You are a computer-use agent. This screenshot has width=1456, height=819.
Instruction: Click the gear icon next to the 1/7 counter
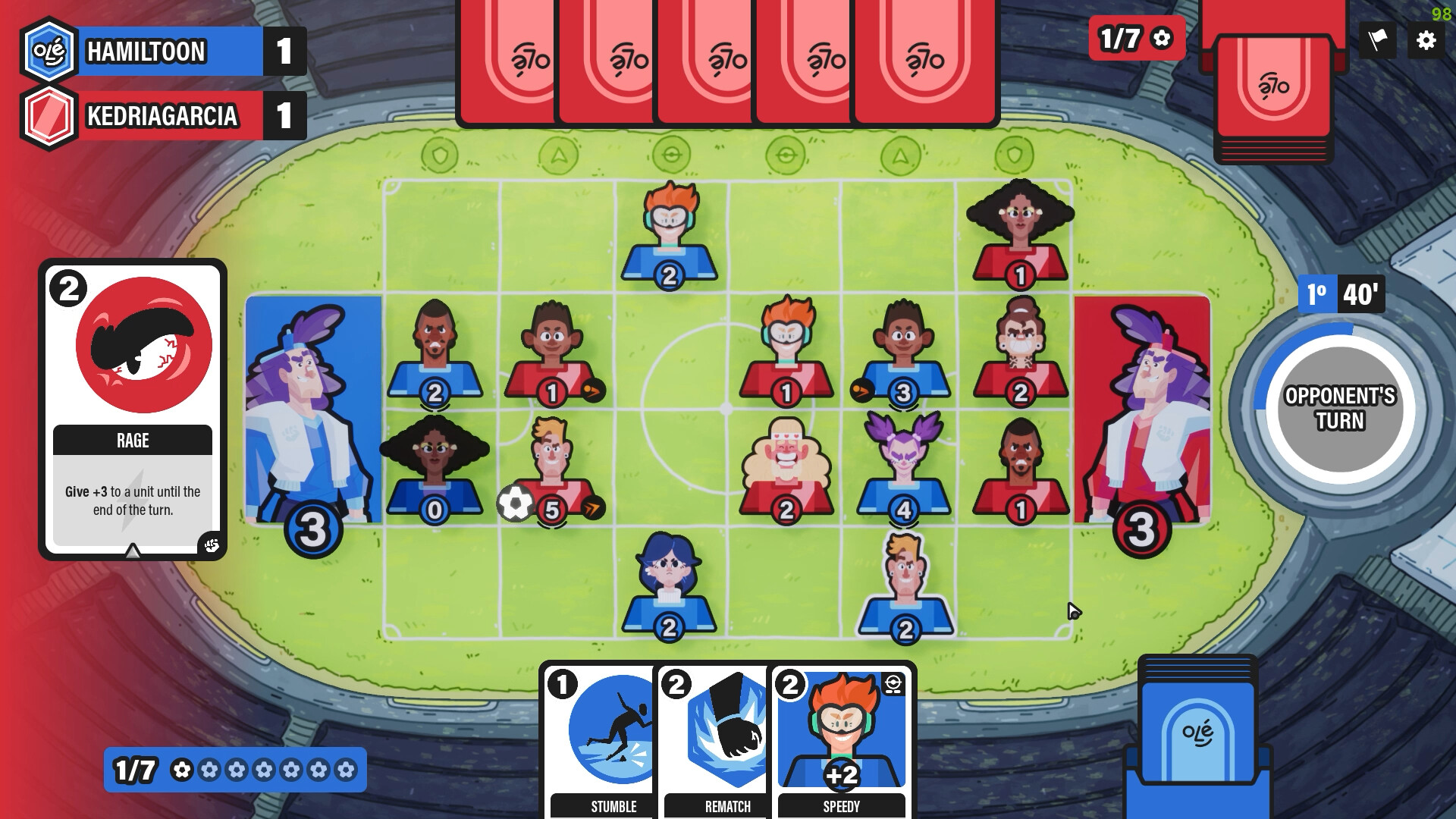point(1163,38)
